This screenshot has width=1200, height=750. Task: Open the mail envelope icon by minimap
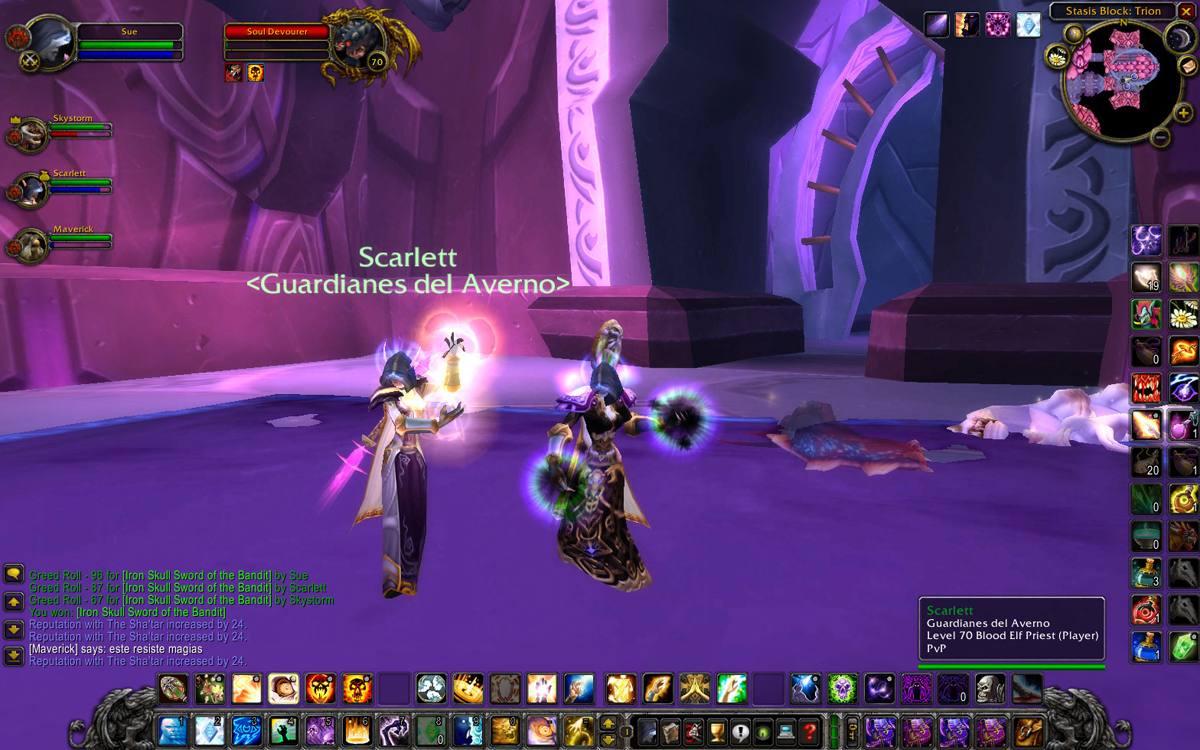click(x=1187, y=65)
